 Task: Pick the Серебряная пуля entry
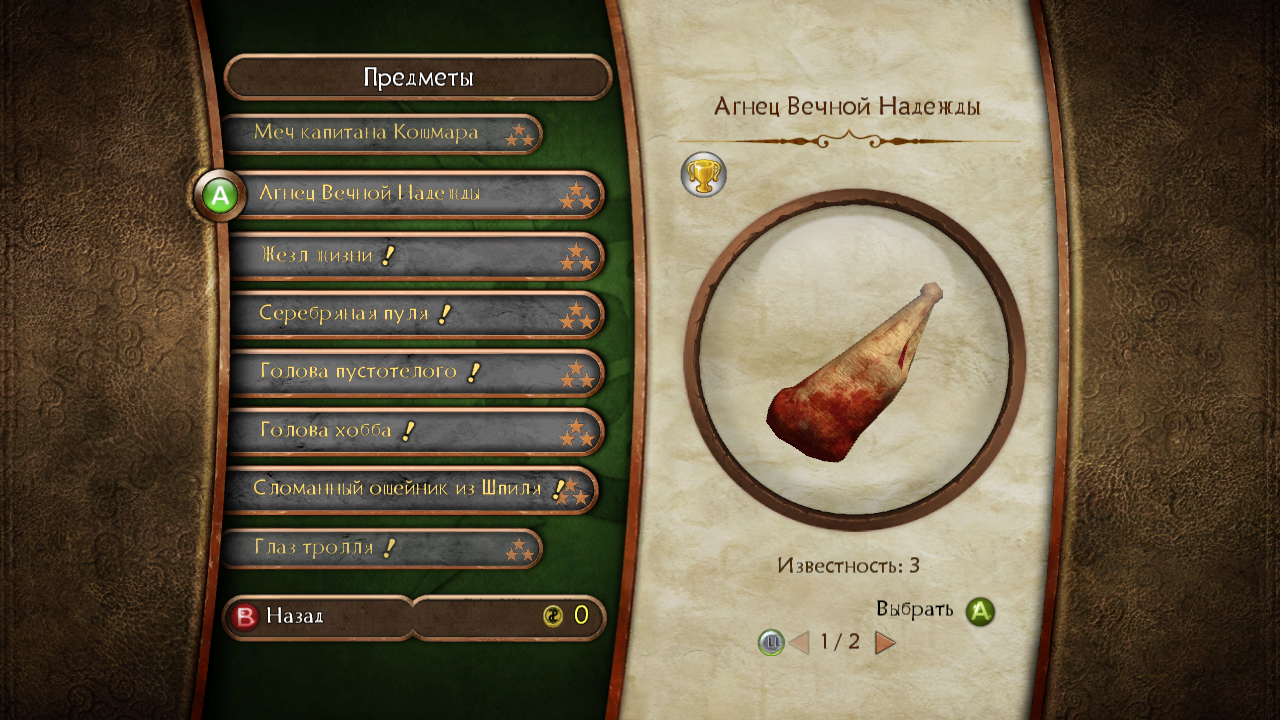coord(415,314)
